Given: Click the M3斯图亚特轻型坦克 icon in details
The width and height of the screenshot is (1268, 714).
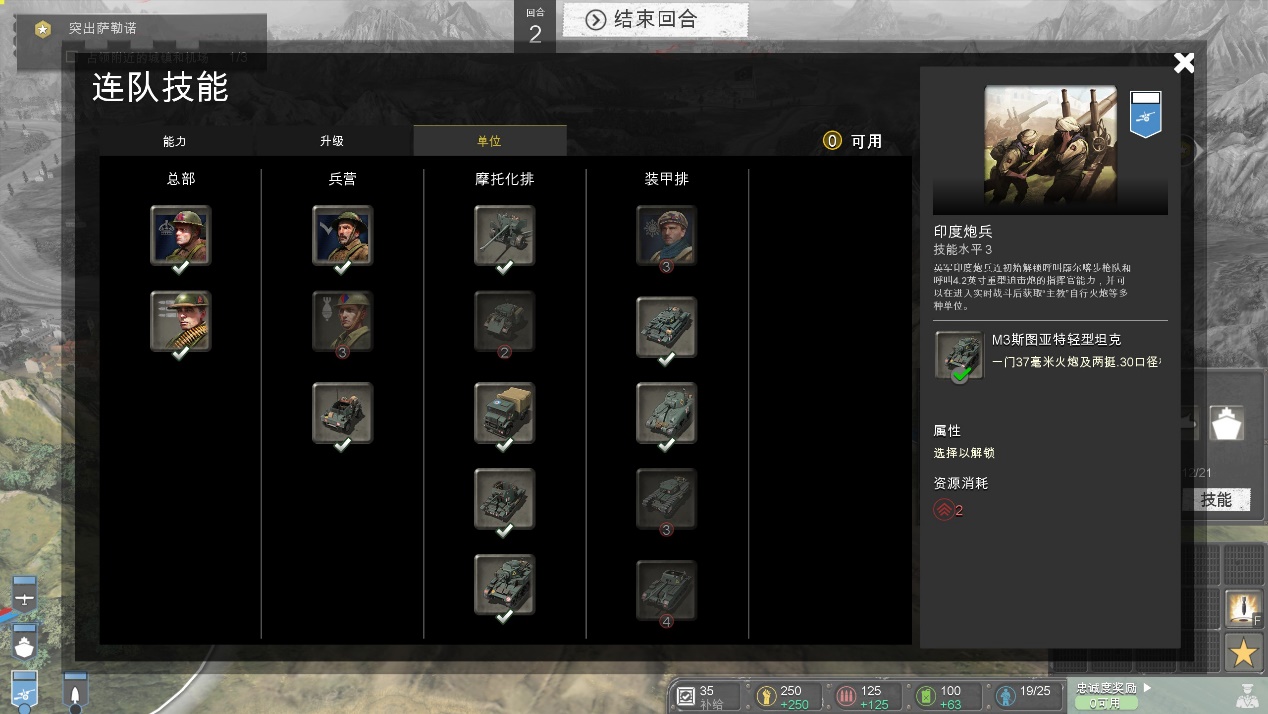Looking at the screenshot, I should click(x=959, y=355).
